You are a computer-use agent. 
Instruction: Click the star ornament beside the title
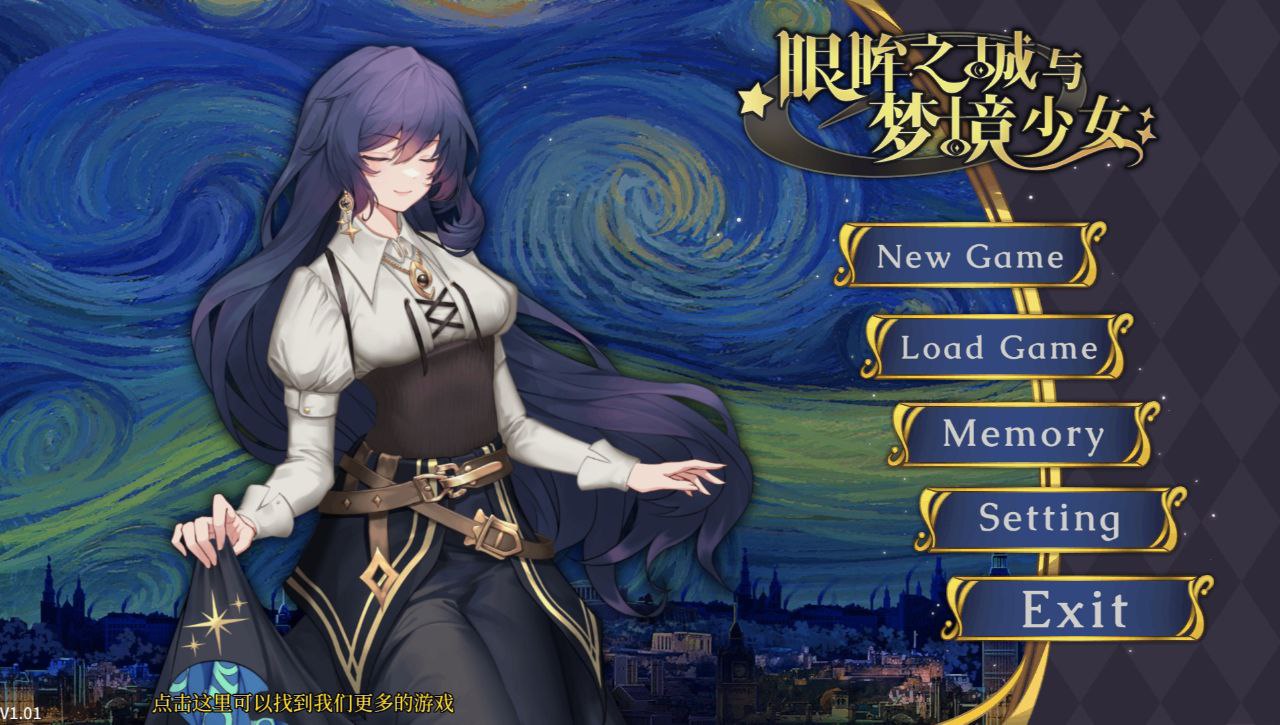click(x=753, y=102)
